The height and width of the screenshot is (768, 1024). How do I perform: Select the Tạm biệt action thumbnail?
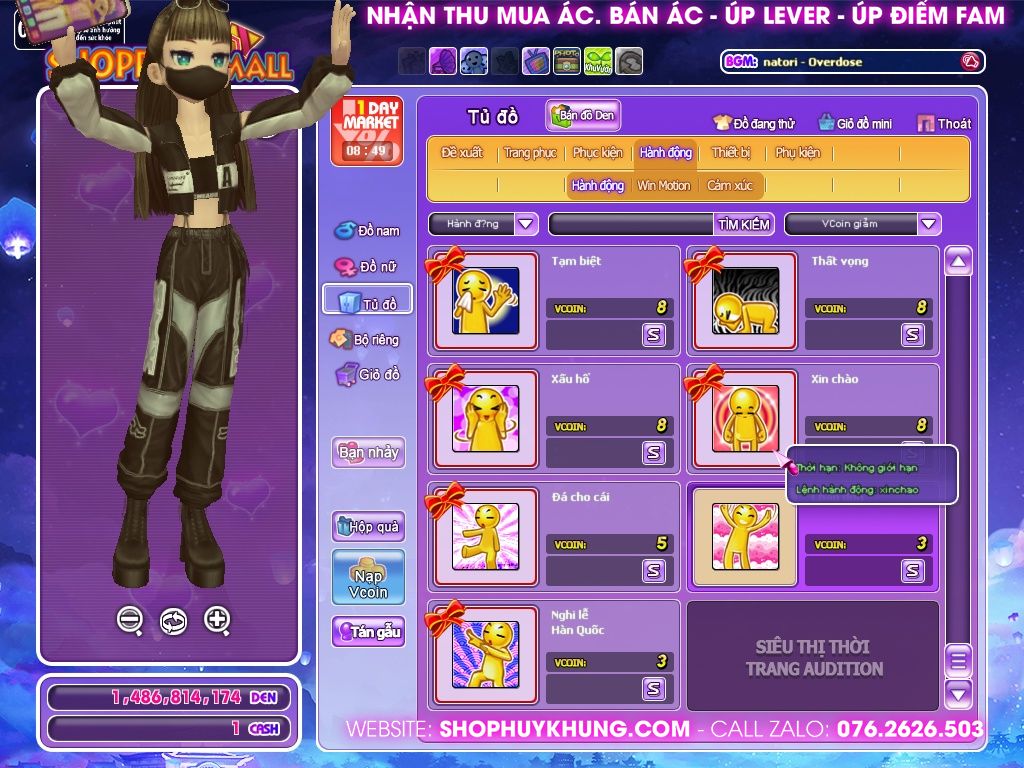pos(485,300)
